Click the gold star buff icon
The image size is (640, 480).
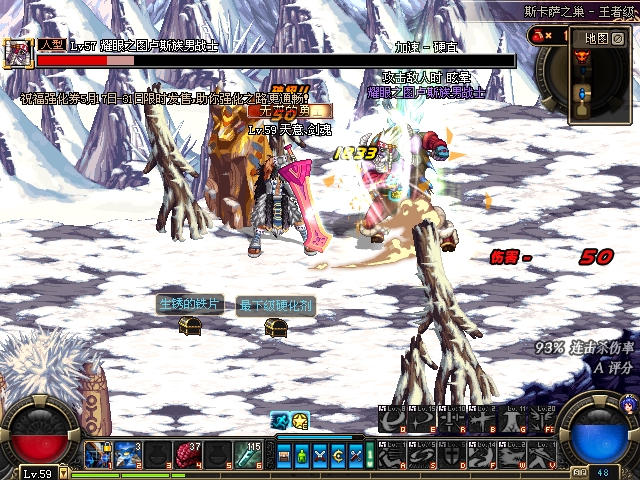[x=299, y=421]
